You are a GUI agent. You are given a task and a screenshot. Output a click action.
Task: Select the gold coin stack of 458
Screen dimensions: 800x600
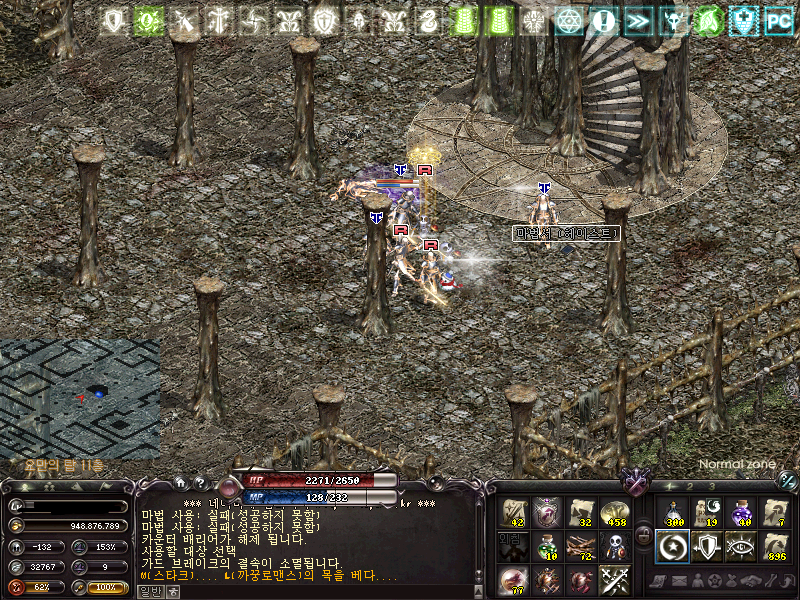tap(613, 513)
